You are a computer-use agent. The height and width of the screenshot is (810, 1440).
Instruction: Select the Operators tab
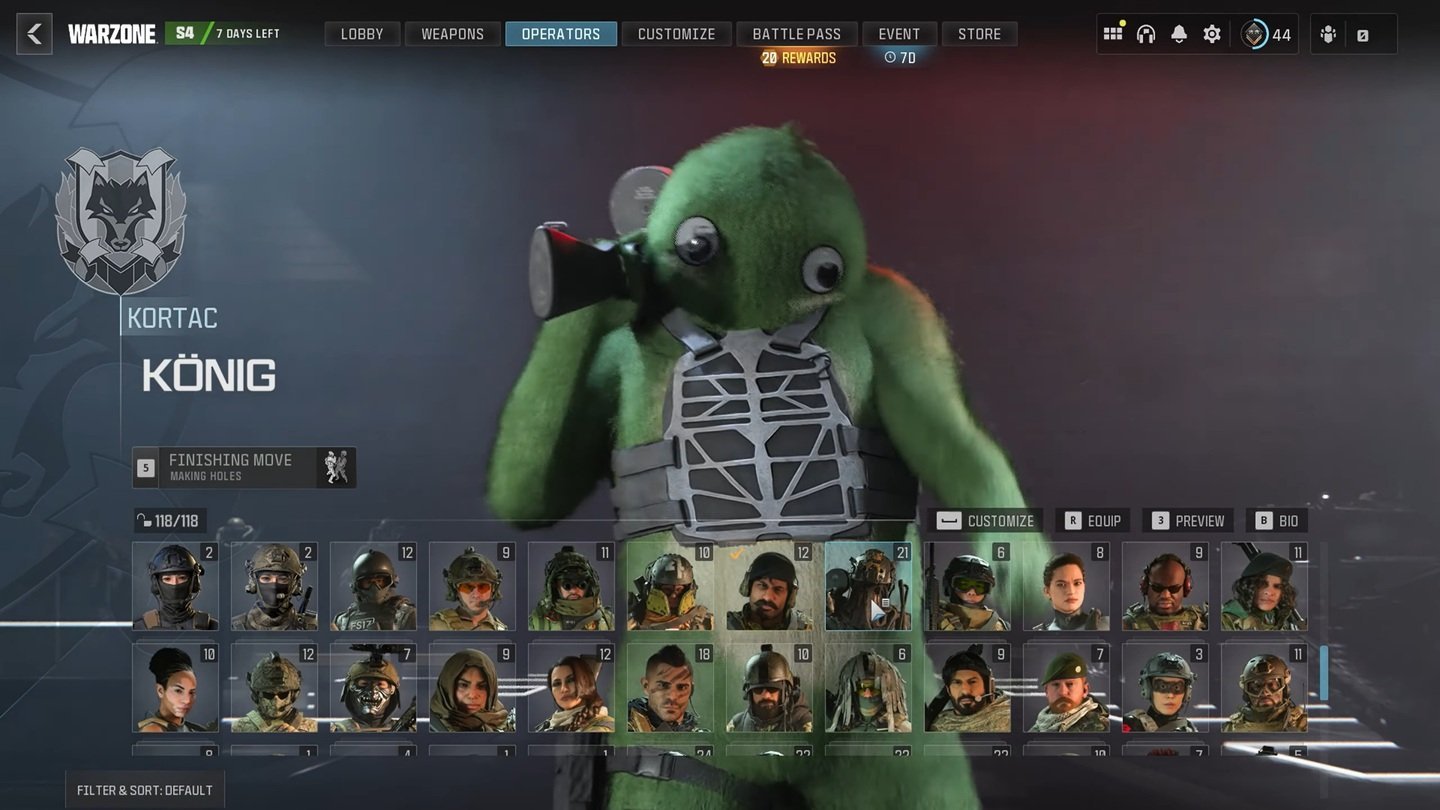[x=560, y=34]
